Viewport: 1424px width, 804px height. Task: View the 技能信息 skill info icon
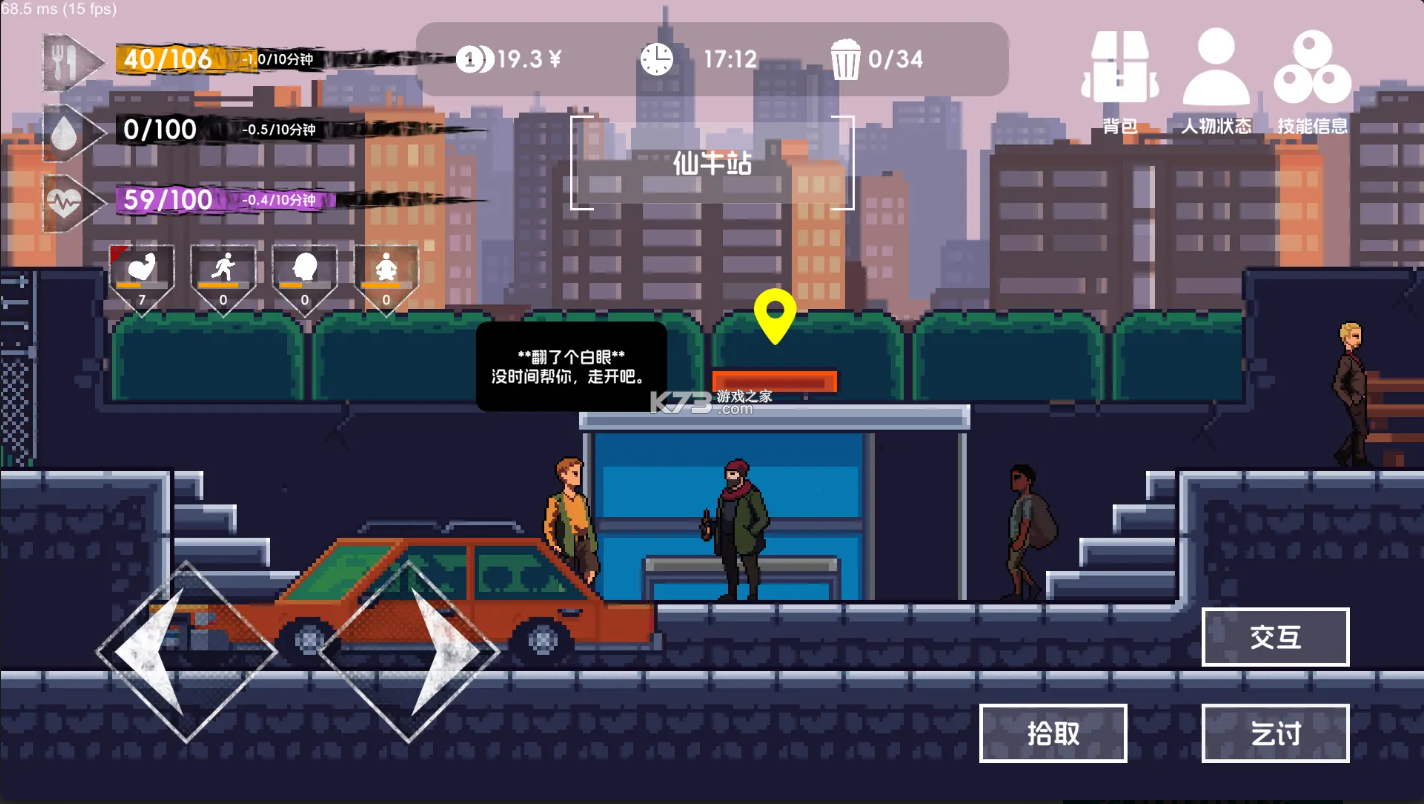(x=1310, y=65)
